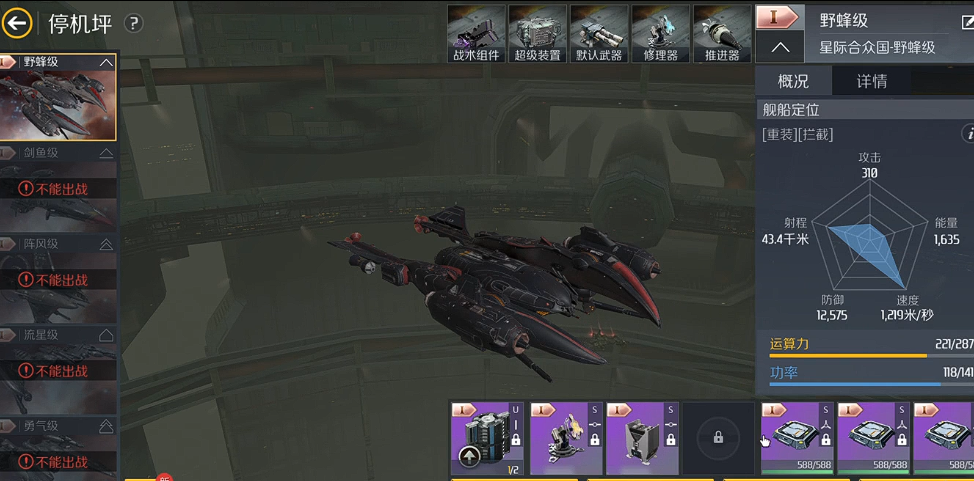Click the locked empty module slot
This screenshot has height=481, width=974.
pyautogui.click(x=718, y=438)
